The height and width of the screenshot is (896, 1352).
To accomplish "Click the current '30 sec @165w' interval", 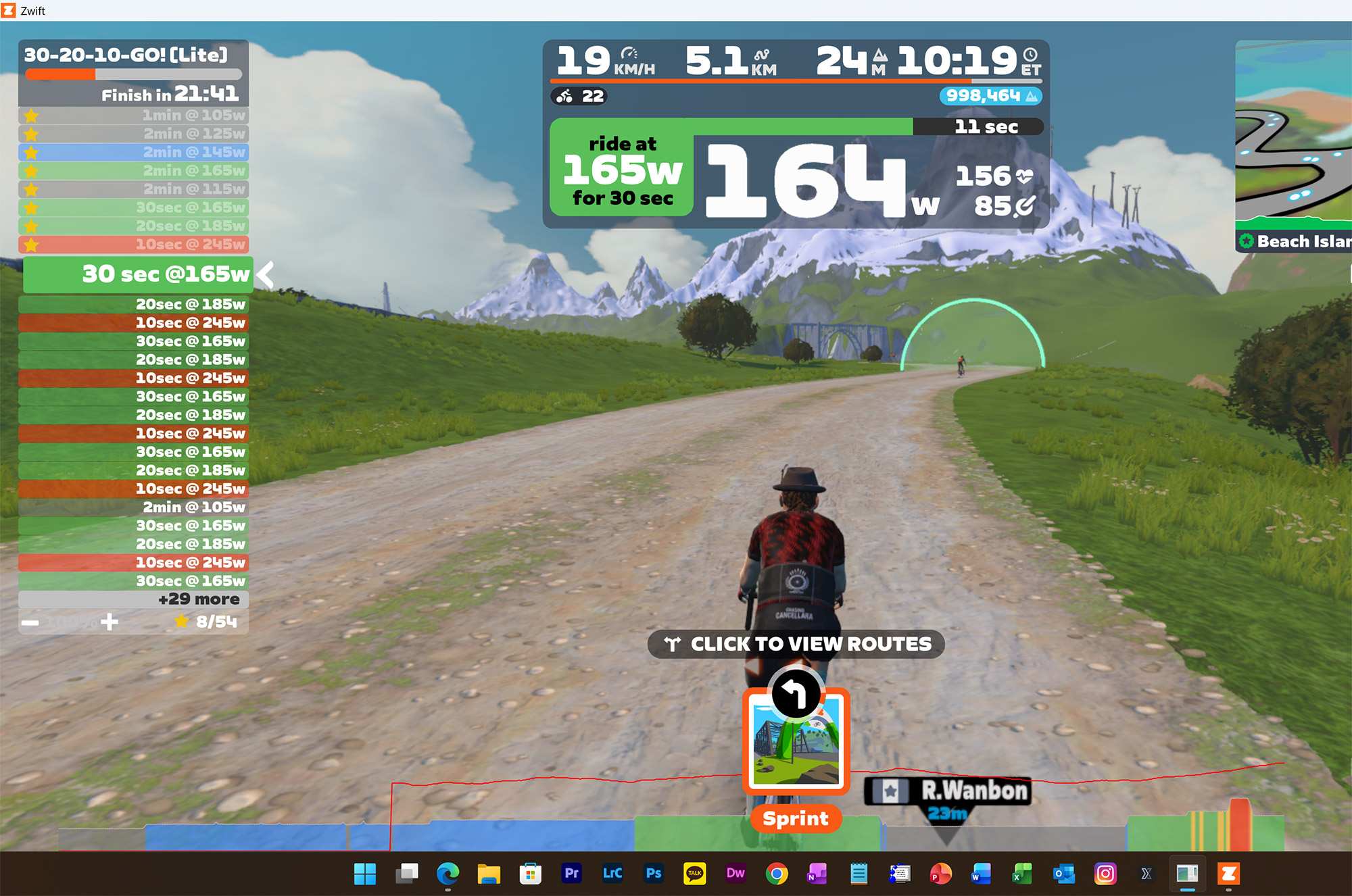I will click(x=139, y=274).
